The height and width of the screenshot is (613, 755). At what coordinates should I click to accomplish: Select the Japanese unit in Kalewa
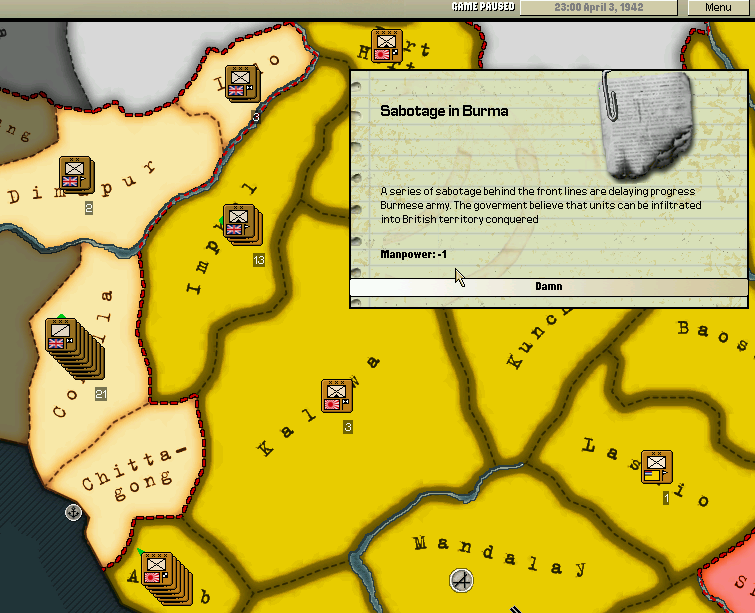[336, 396]
